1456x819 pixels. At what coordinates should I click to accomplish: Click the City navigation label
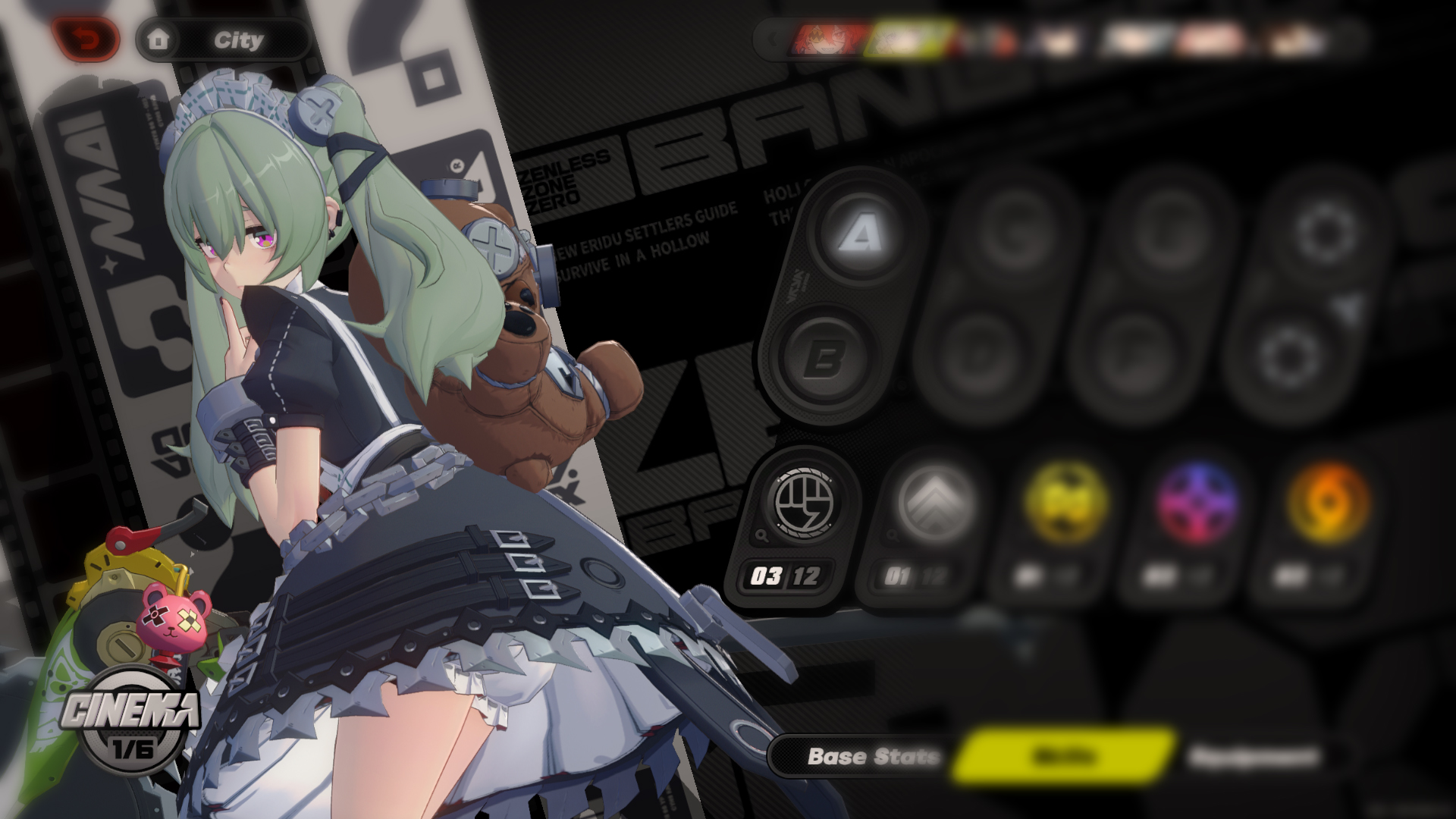[239, 41]
